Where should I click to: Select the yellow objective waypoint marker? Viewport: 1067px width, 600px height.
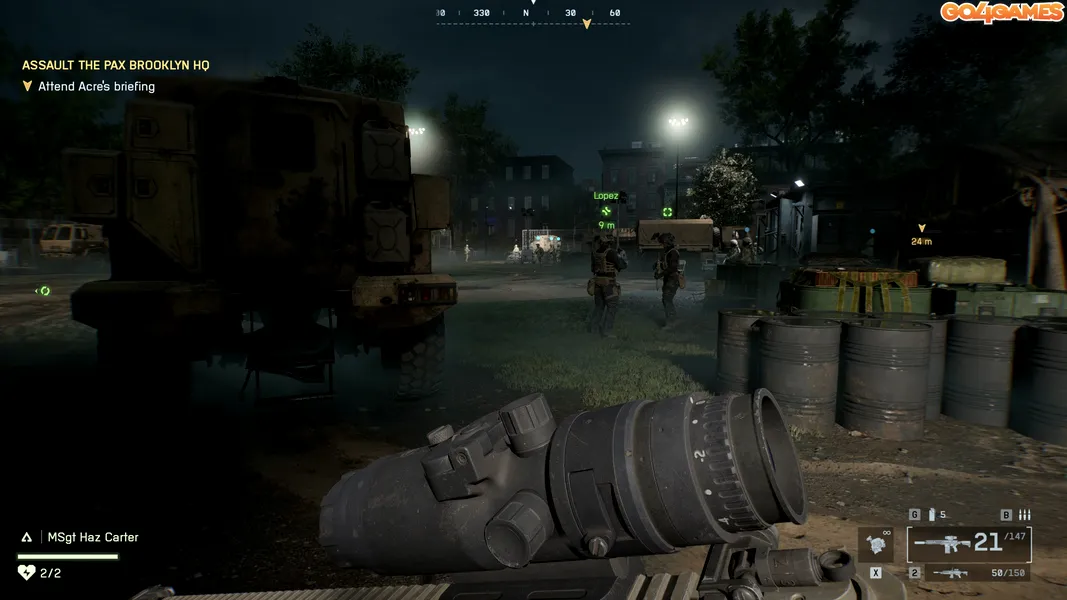click(921, 229)
